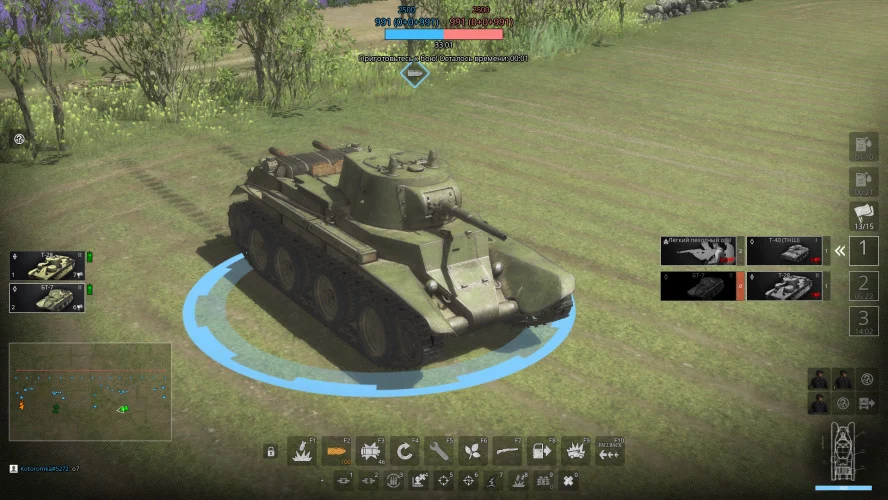Activate the F6 leaf camouflage command
888x500 pixels.
(474, 451)
